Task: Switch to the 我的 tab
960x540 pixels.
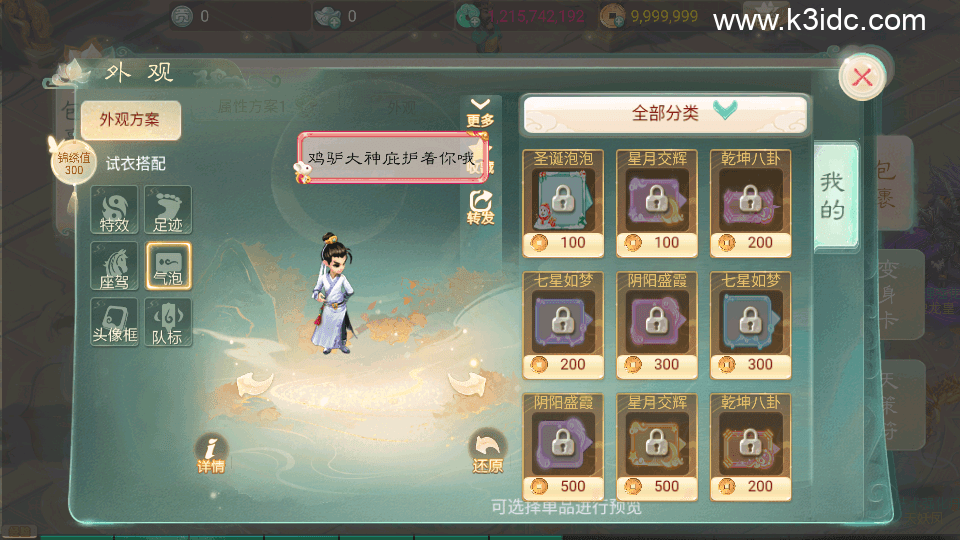Action: [x=832, y=195]
